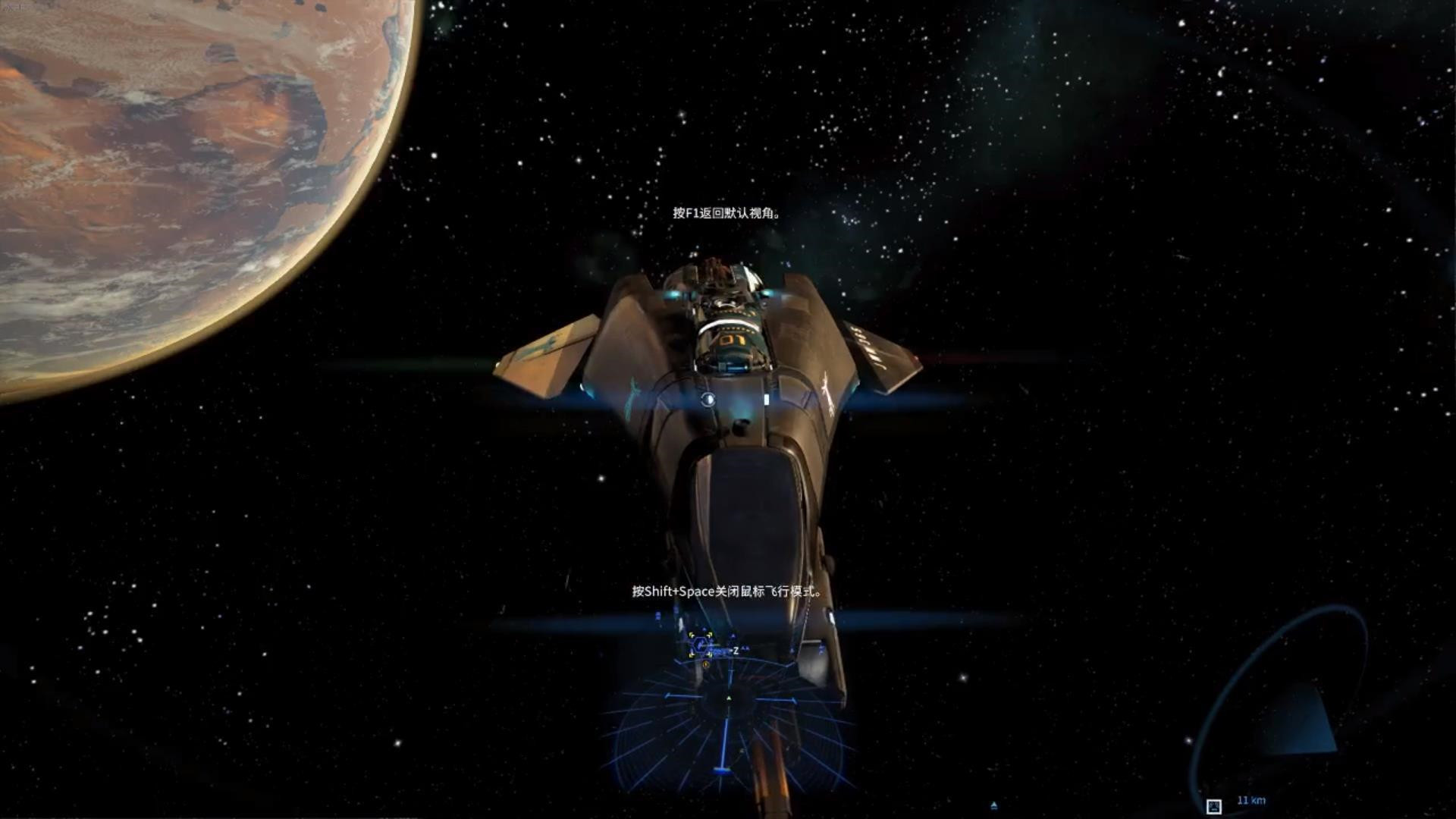Screen dimensions: 1456x819
Task: Click the -Z axis marker on the flight HUD
Action: [736, 651]
